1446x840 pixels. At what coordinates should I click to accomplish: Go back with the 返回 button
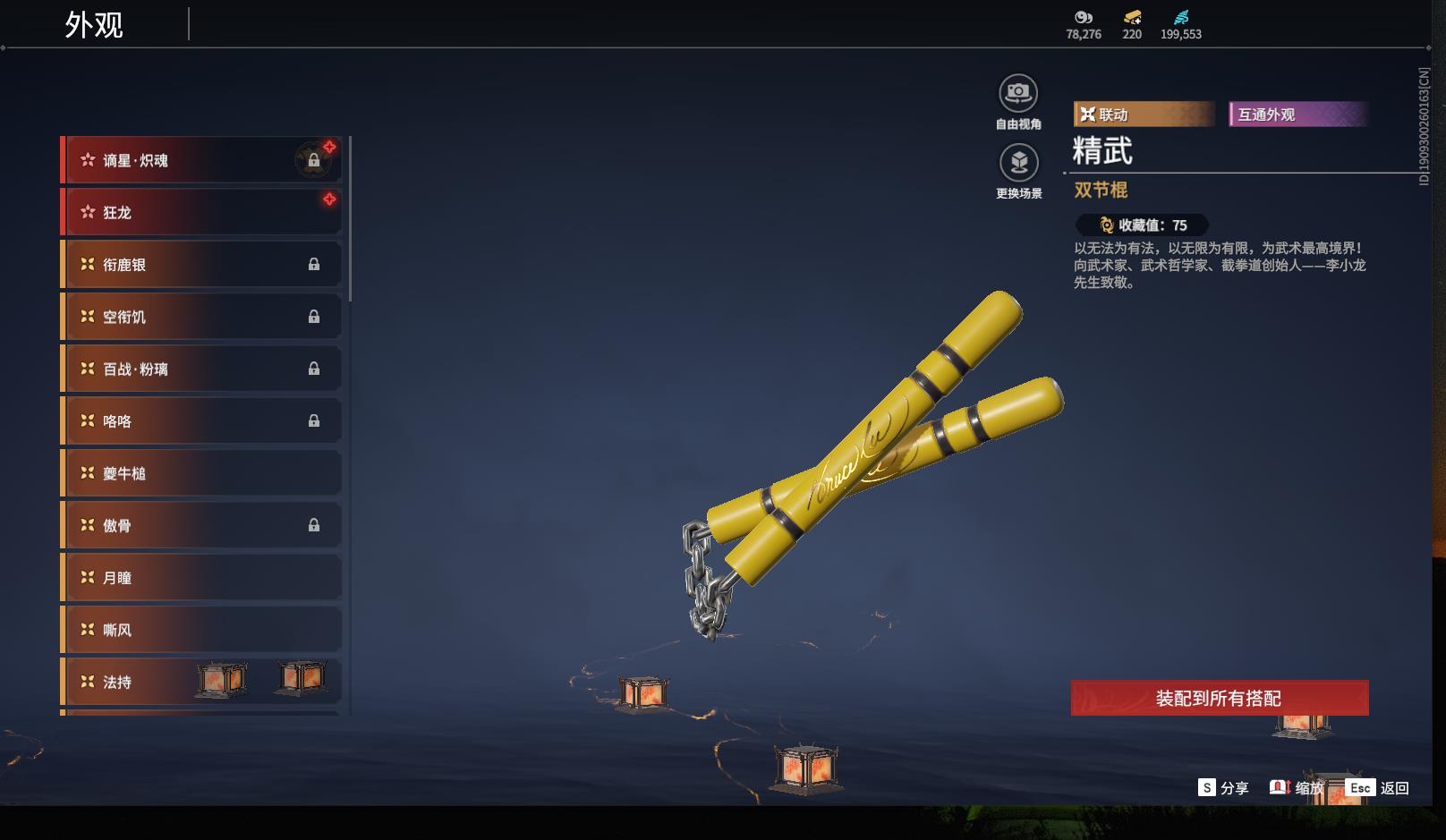[1378, 788]
